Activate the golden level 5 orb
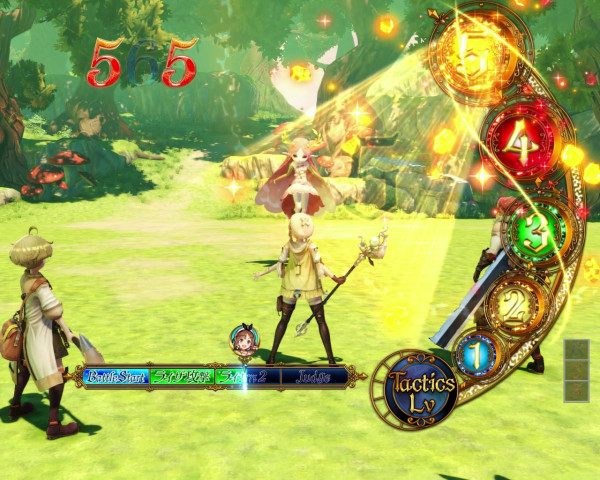The height and width of the screenshot is (480, 600). 477,57
